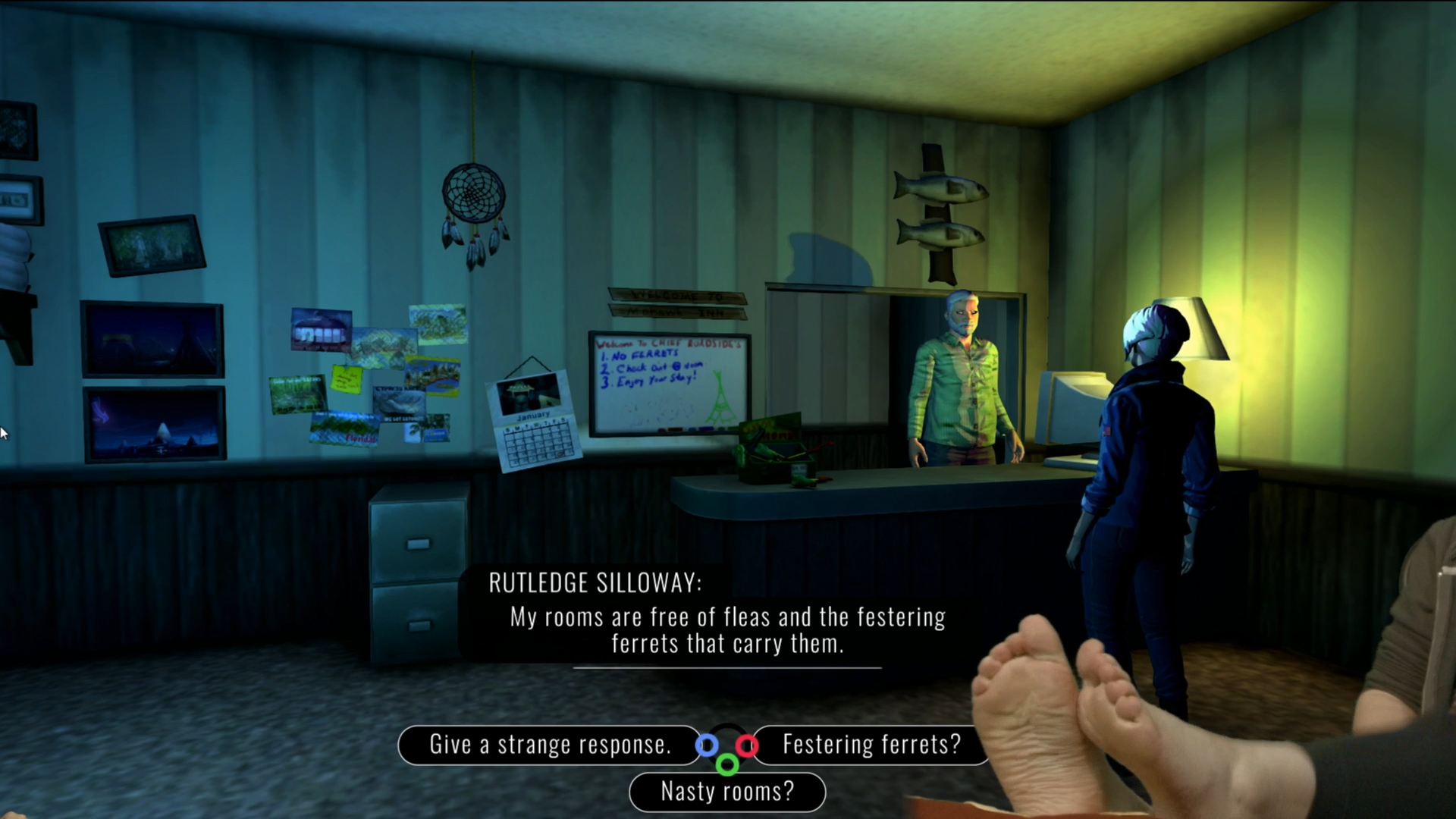Viewport: 1456px width, 819px height.
Task: Ask 'Nasty rooms?' dialogue choice
Action: 727,792
